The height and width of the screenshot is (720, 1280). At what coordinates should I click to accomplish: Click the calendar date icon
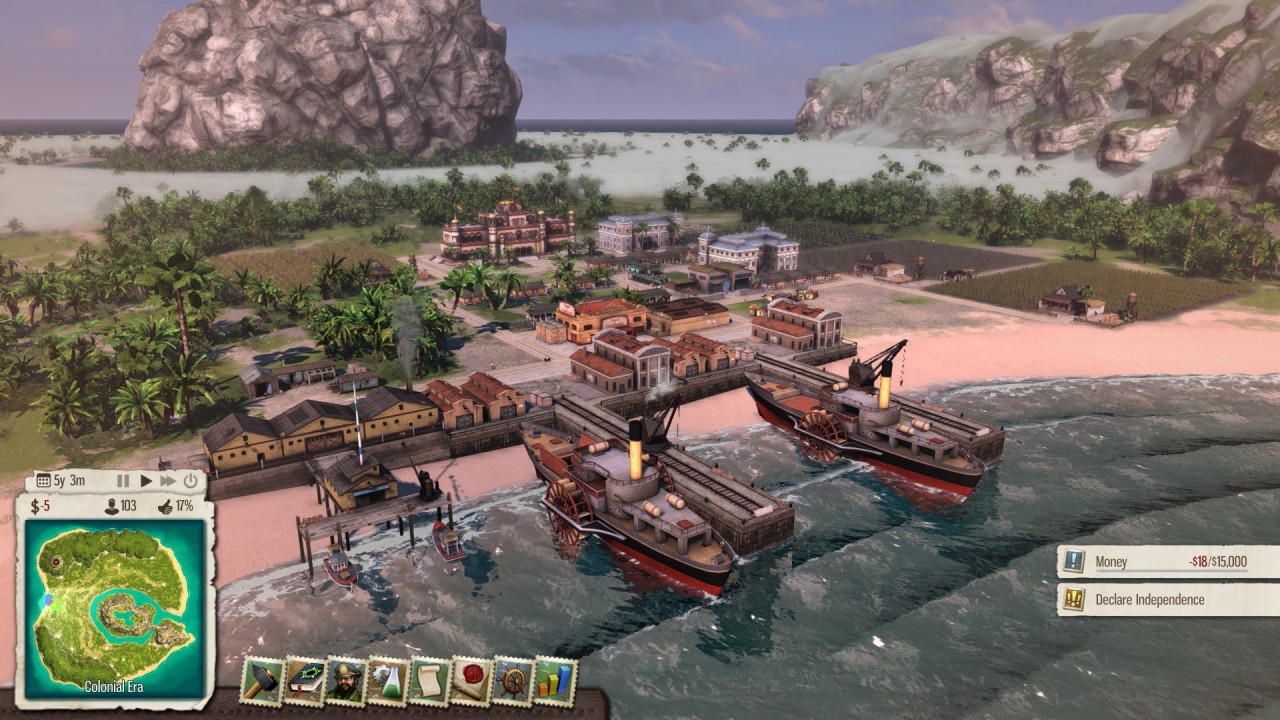tap(43, 481)
